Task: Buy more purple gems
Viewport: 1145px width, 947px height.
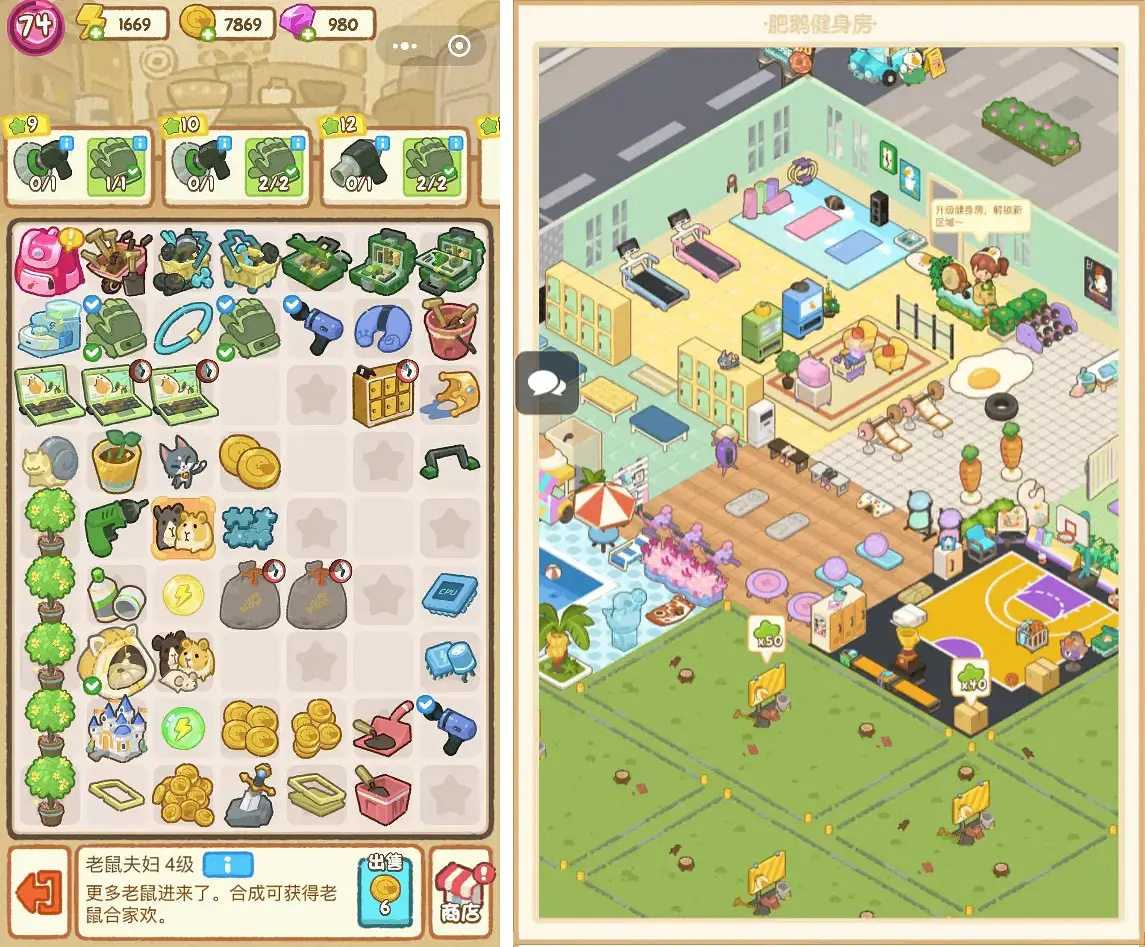Action: [307, 33]
